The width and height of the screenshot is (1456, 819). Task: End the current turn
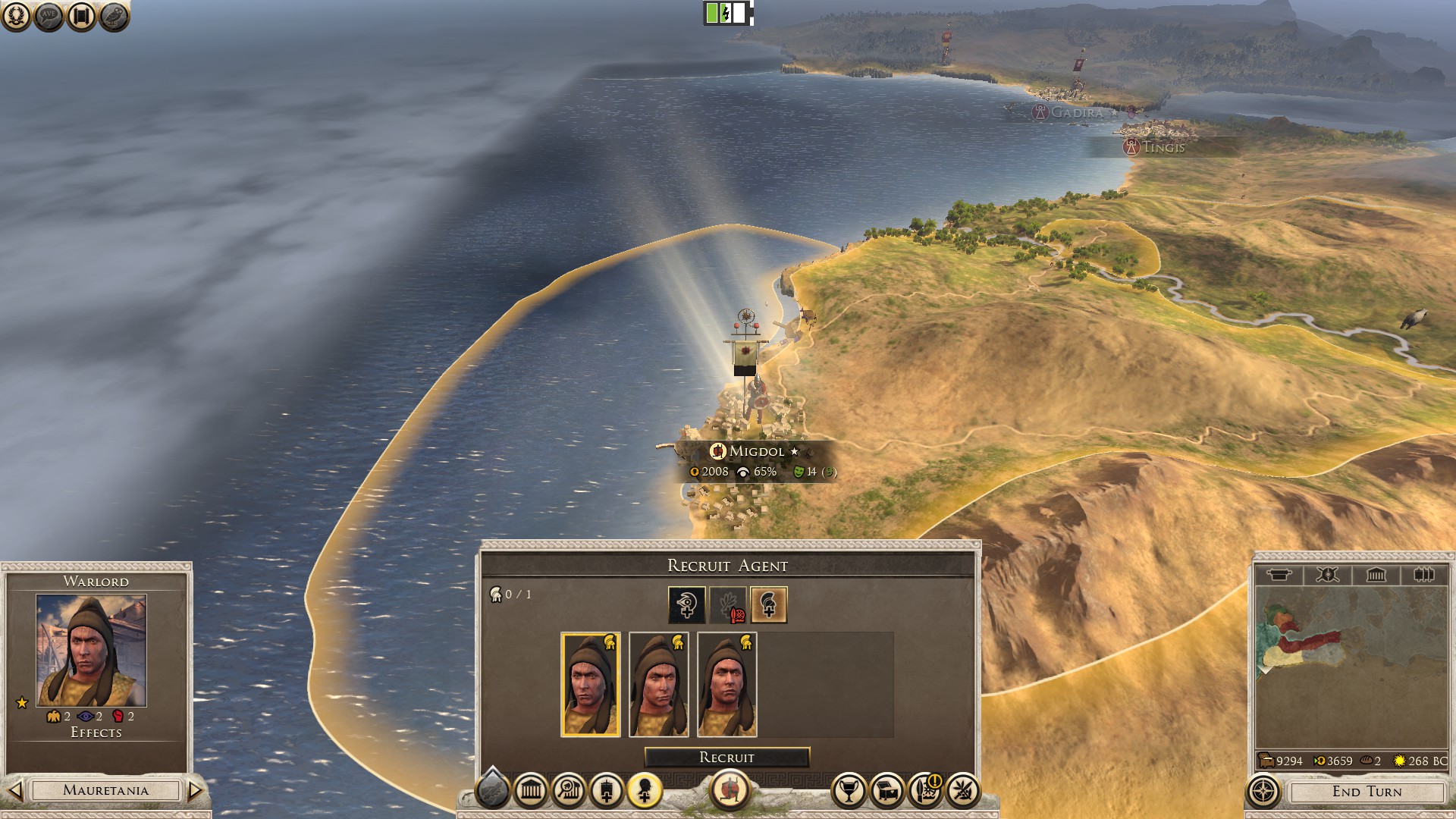1367,792
